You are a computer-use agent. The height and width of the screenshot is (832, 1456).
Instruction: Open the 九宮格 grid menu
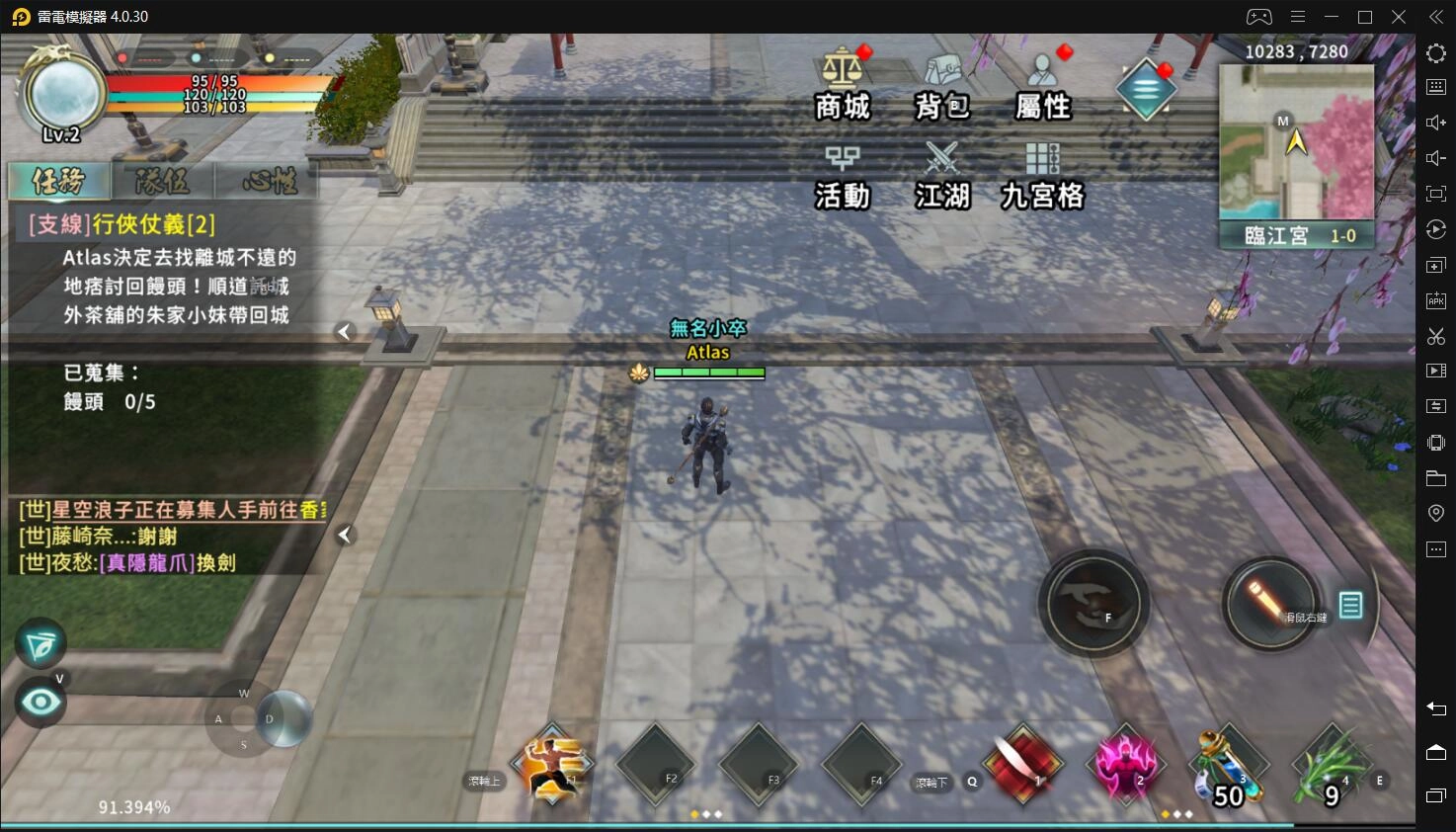pyautogui.click(x=1042, y=173)
